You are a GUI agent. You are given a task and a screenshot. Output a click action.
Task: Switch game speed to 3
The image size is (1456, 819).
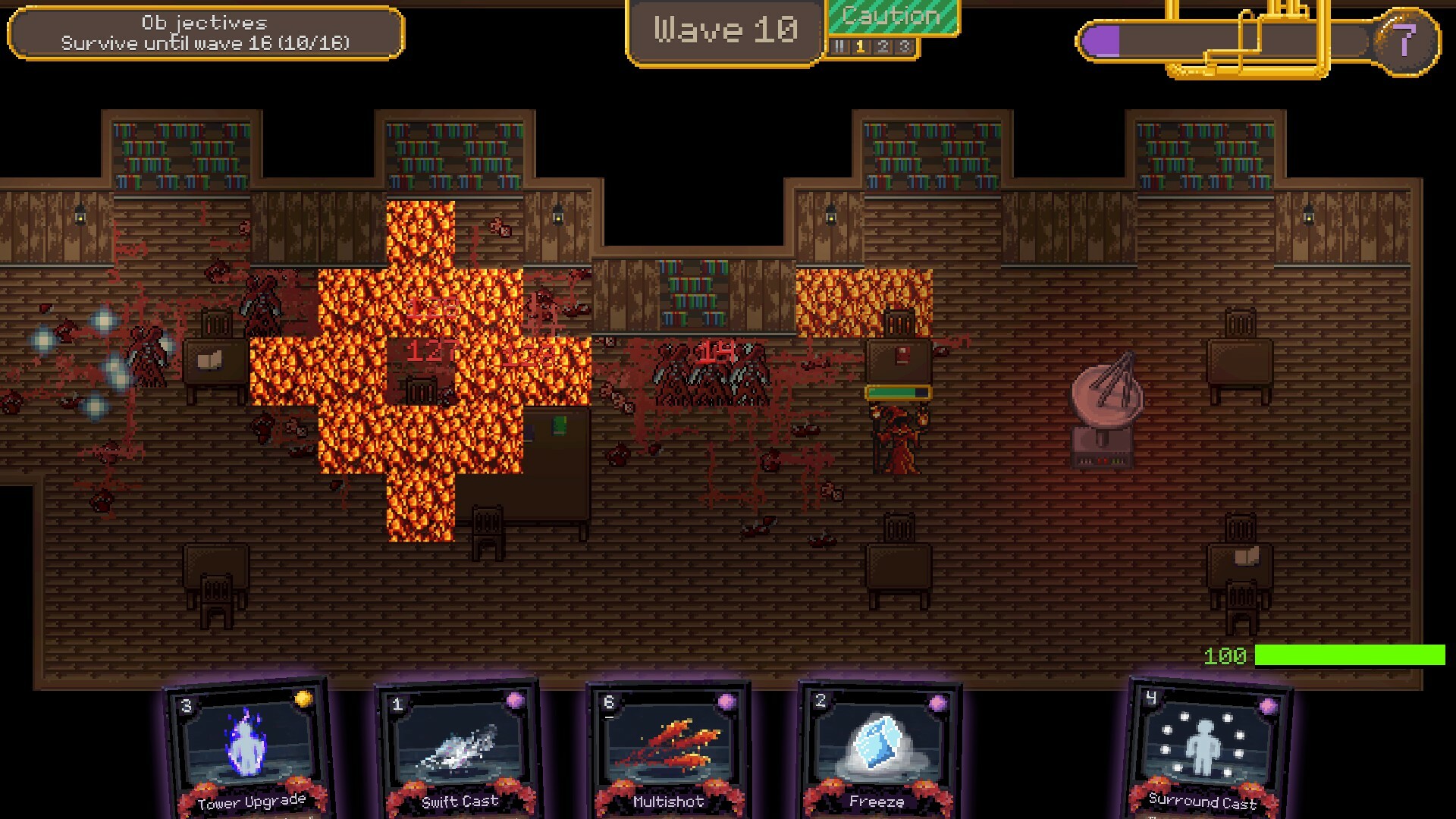pos(904,47)
